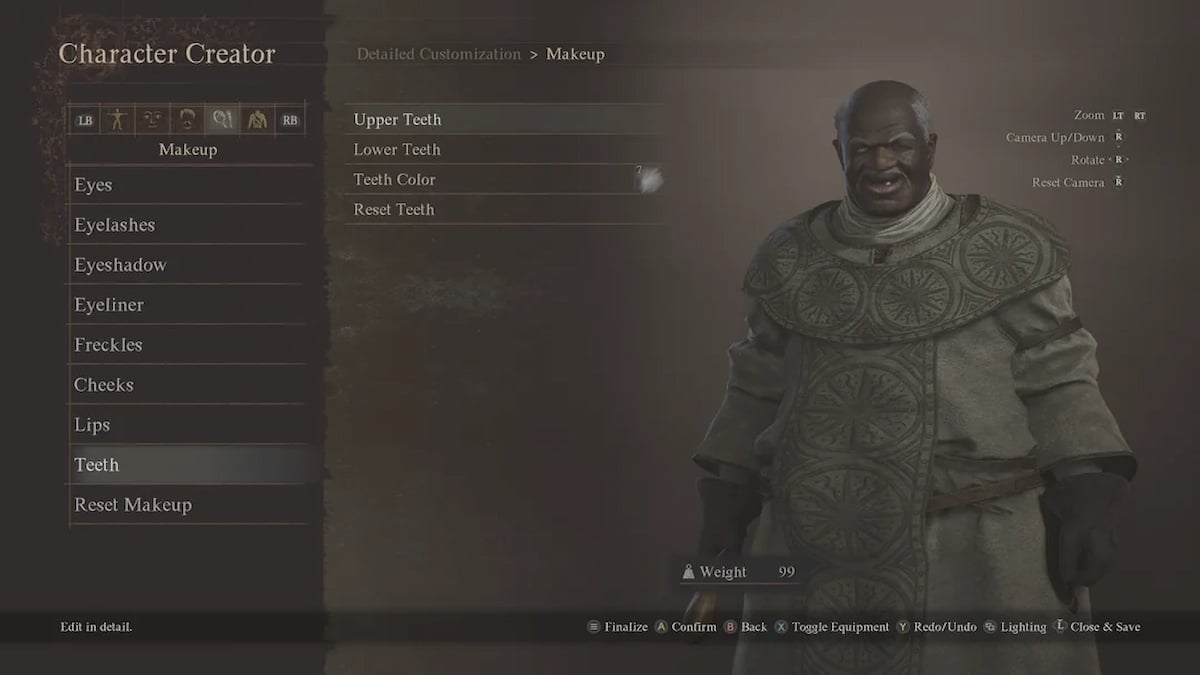Open the Freckles settings
Image resolution: width=1200 pixels, height=675 pixels.
(x=108, y=345)
